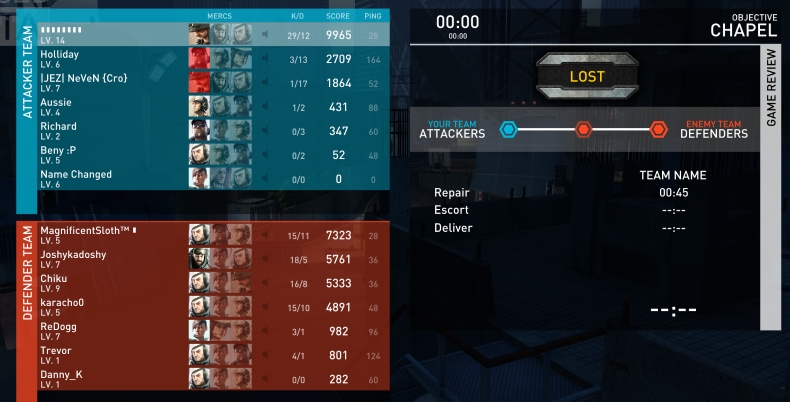Choose Trevor's scoreboard row
The image size is (790, 402).
112,355
